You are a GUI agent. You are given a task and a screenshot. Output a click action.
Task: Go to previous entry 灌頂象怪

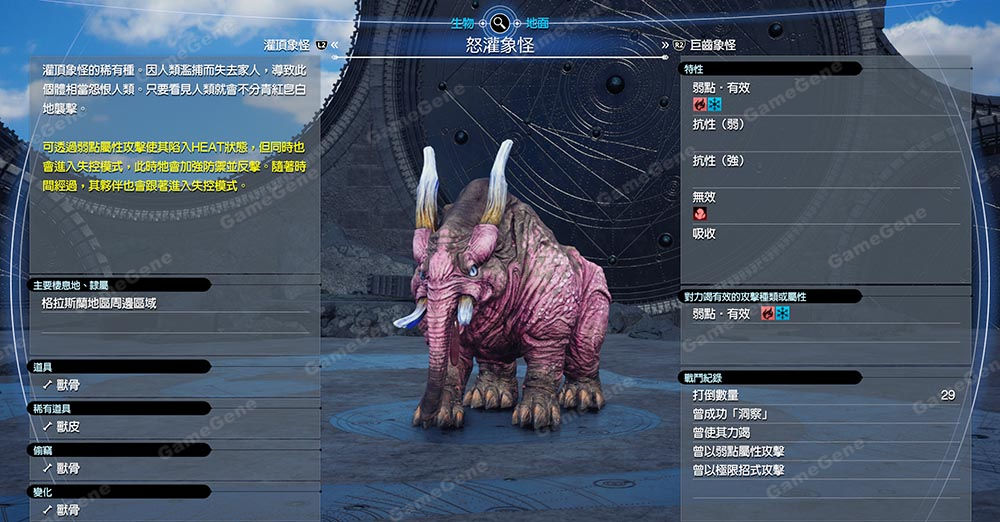pyautogui.click(x=287, y=46)
